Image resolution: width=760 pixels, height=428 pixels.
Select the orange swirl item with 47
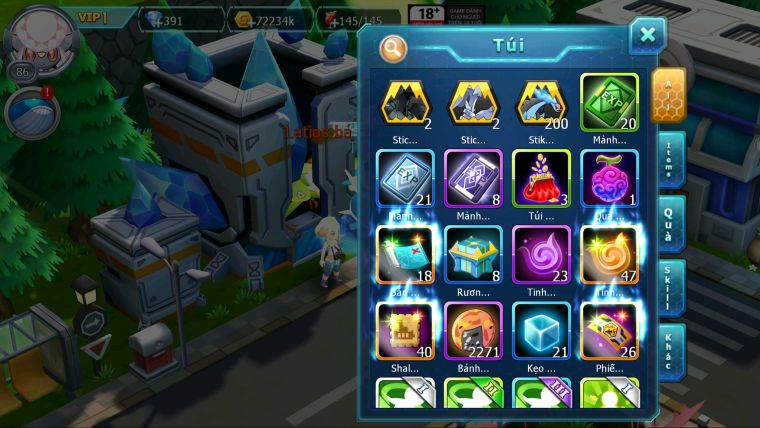[609, 254]
